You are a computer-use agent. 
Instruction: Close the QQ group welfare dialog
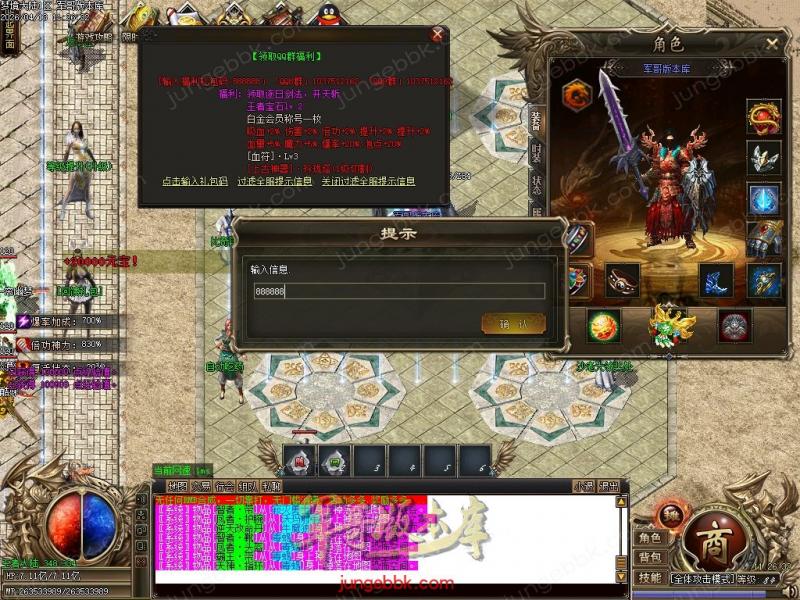pos(437,34)
